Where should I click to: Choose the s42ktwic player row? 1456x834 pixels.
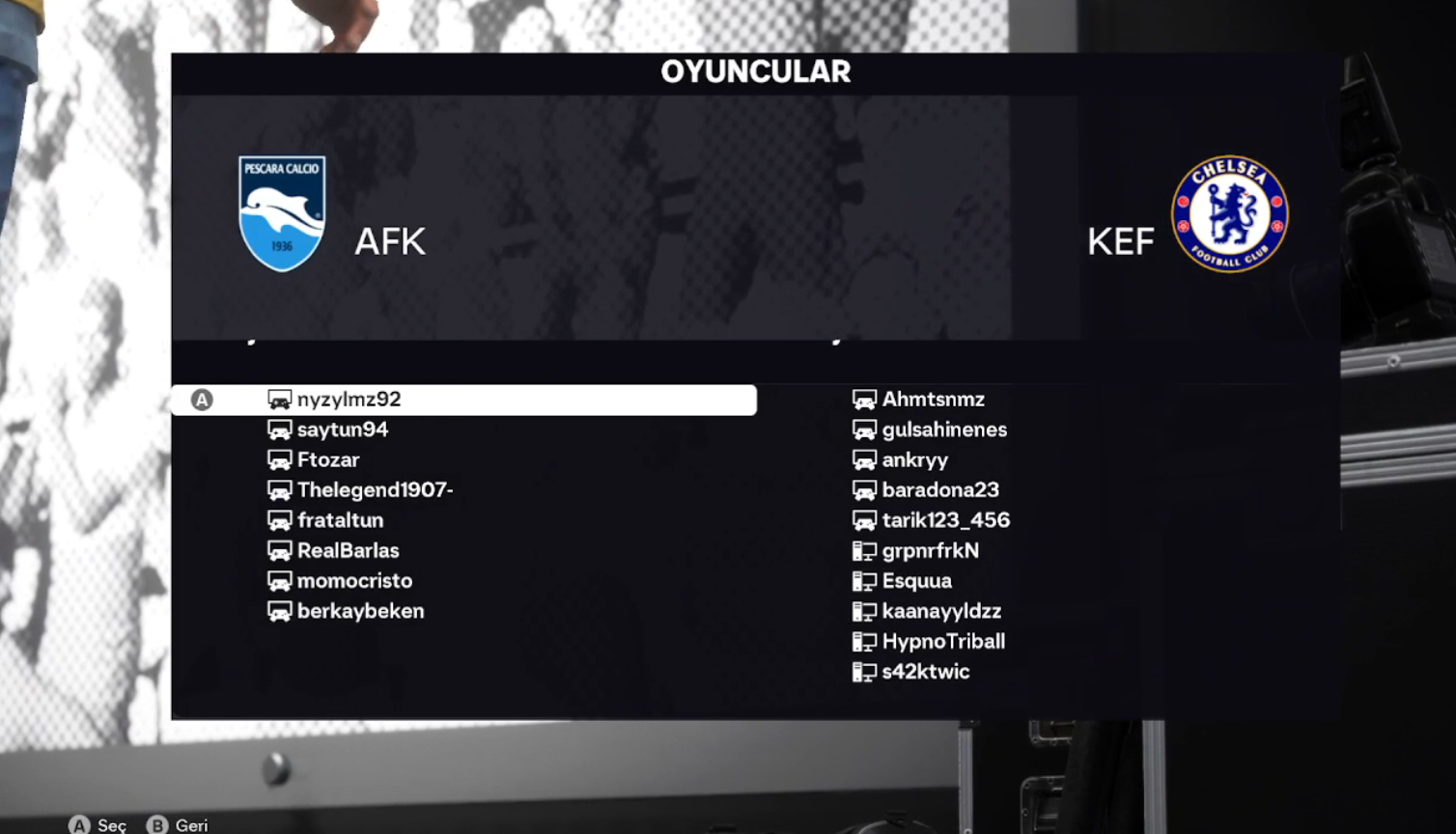(x=925, y=672)
